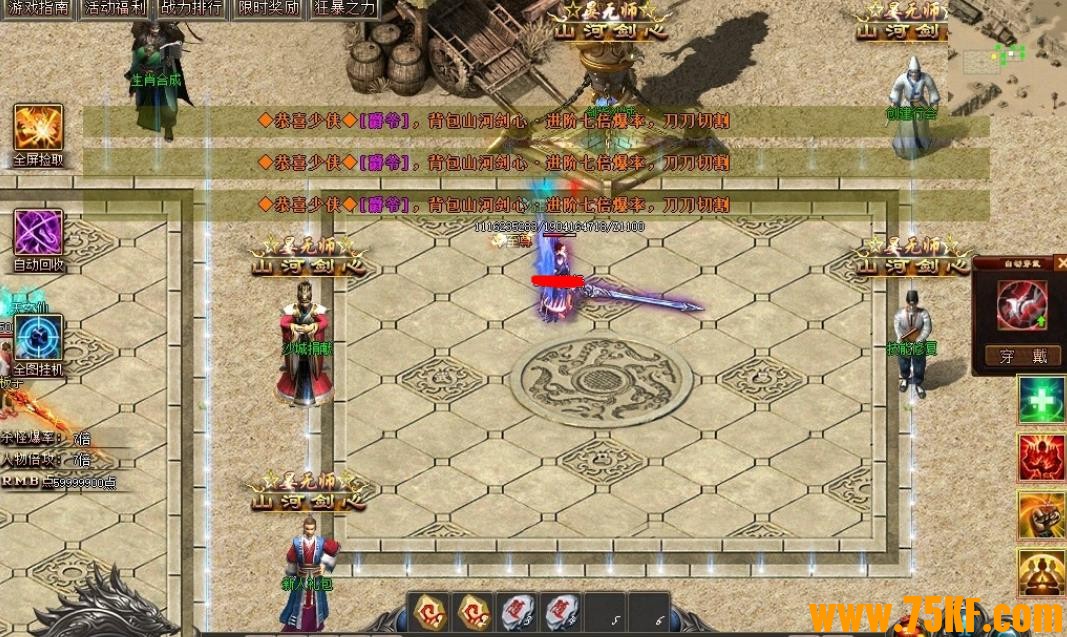1067x637 pixels.
Task: Open the minimap in the corner
Action: [x=1006, y=55]
